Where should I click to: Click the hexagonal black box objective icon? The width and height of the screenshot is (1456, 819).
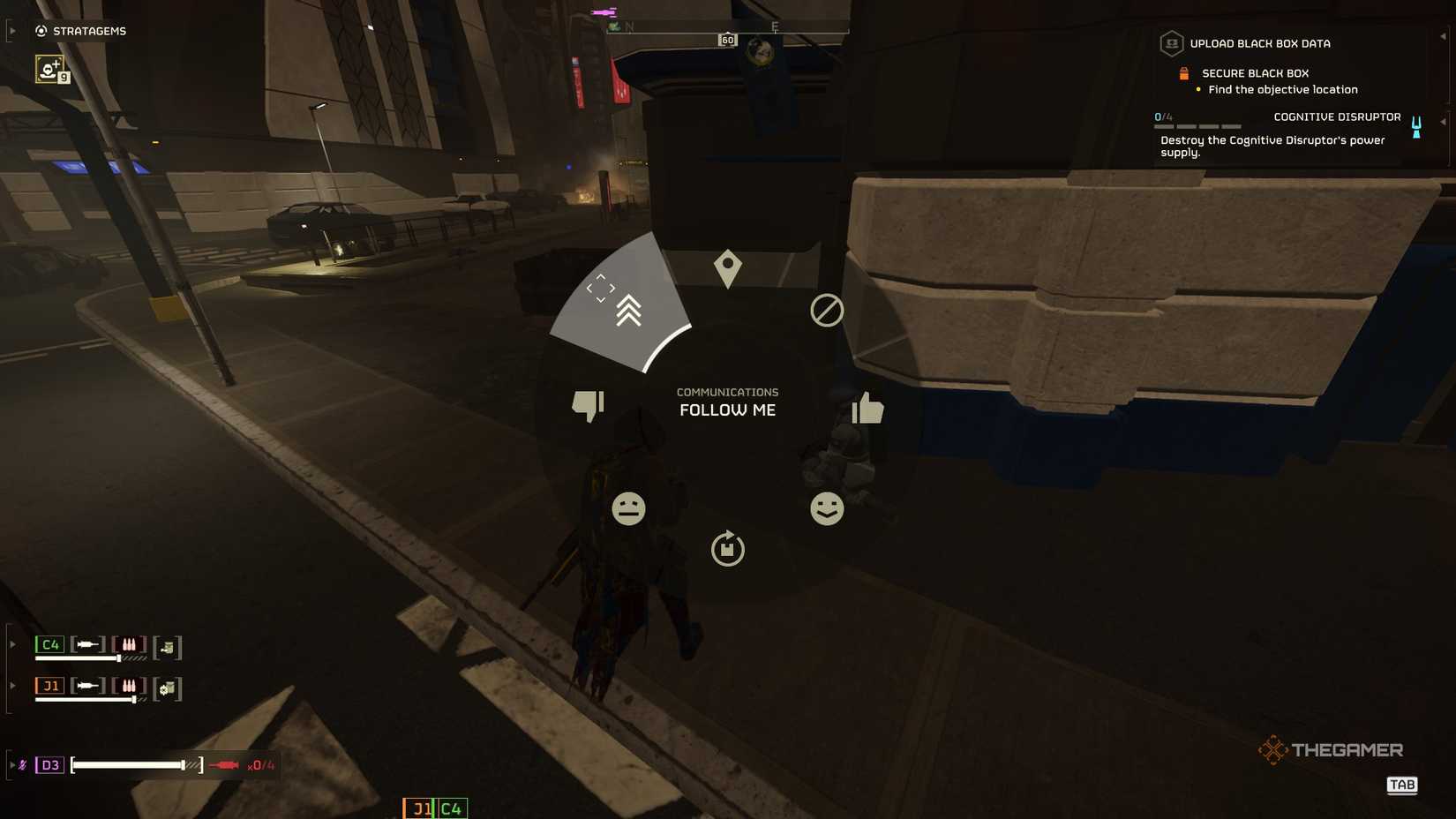tap(1171, 42)
